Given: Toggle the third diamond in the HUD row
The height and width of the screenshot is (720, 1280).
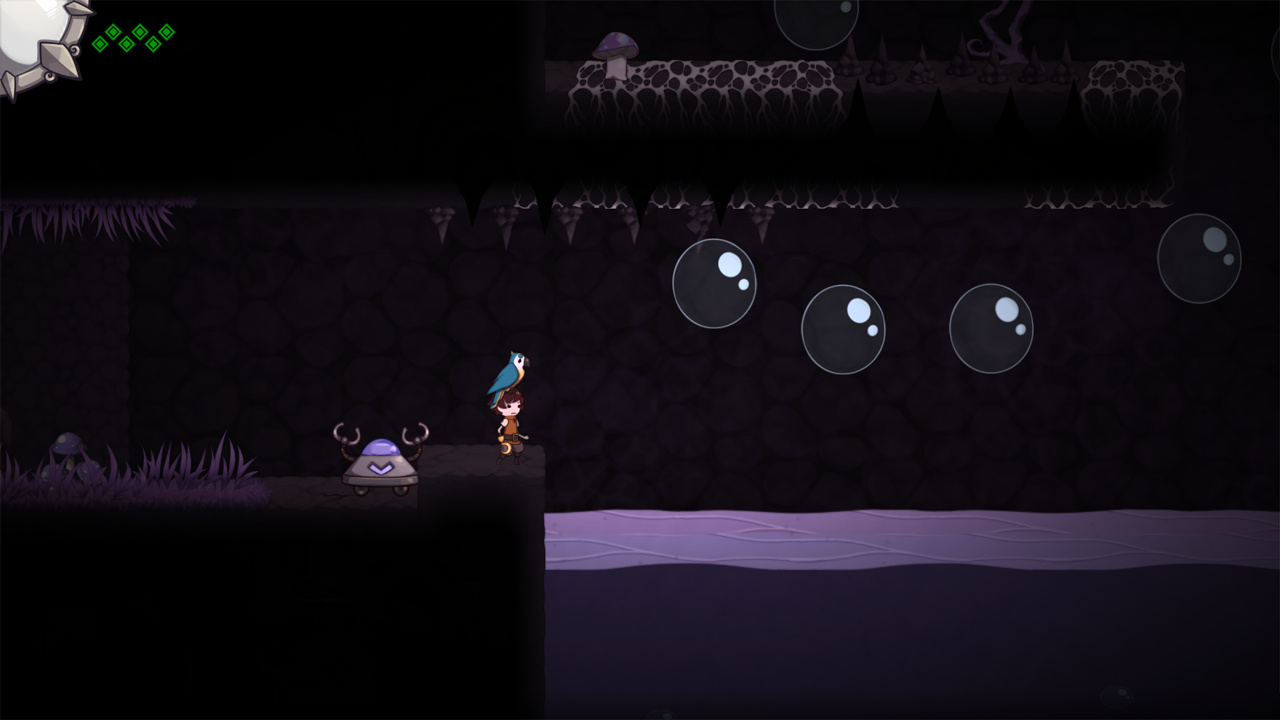Looking at the screenshot, I should point(127,45).
